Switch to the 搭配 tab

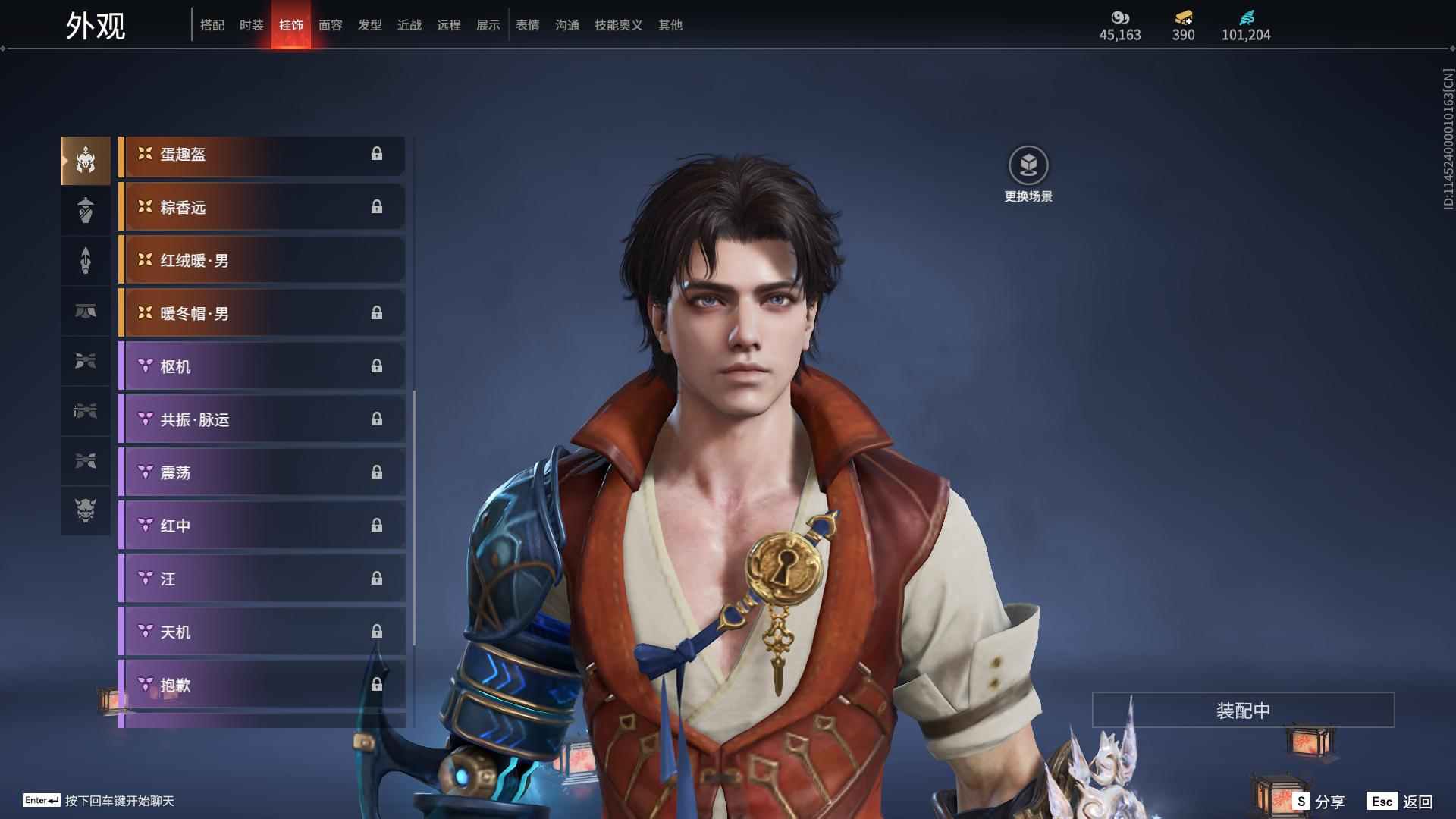point(212,25)
